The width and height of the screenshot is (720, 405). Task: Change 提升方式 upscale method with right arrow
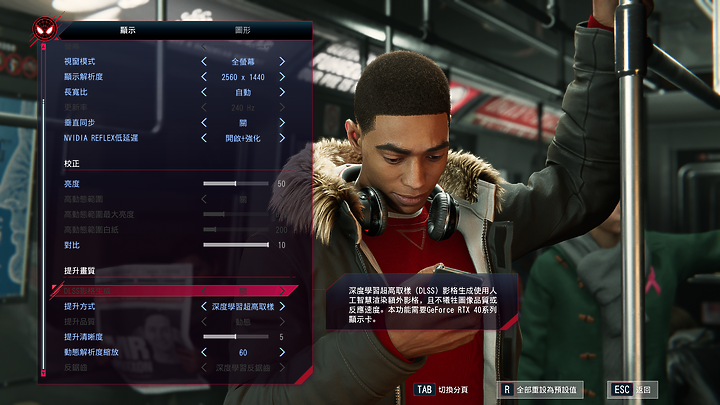[282, 306]
